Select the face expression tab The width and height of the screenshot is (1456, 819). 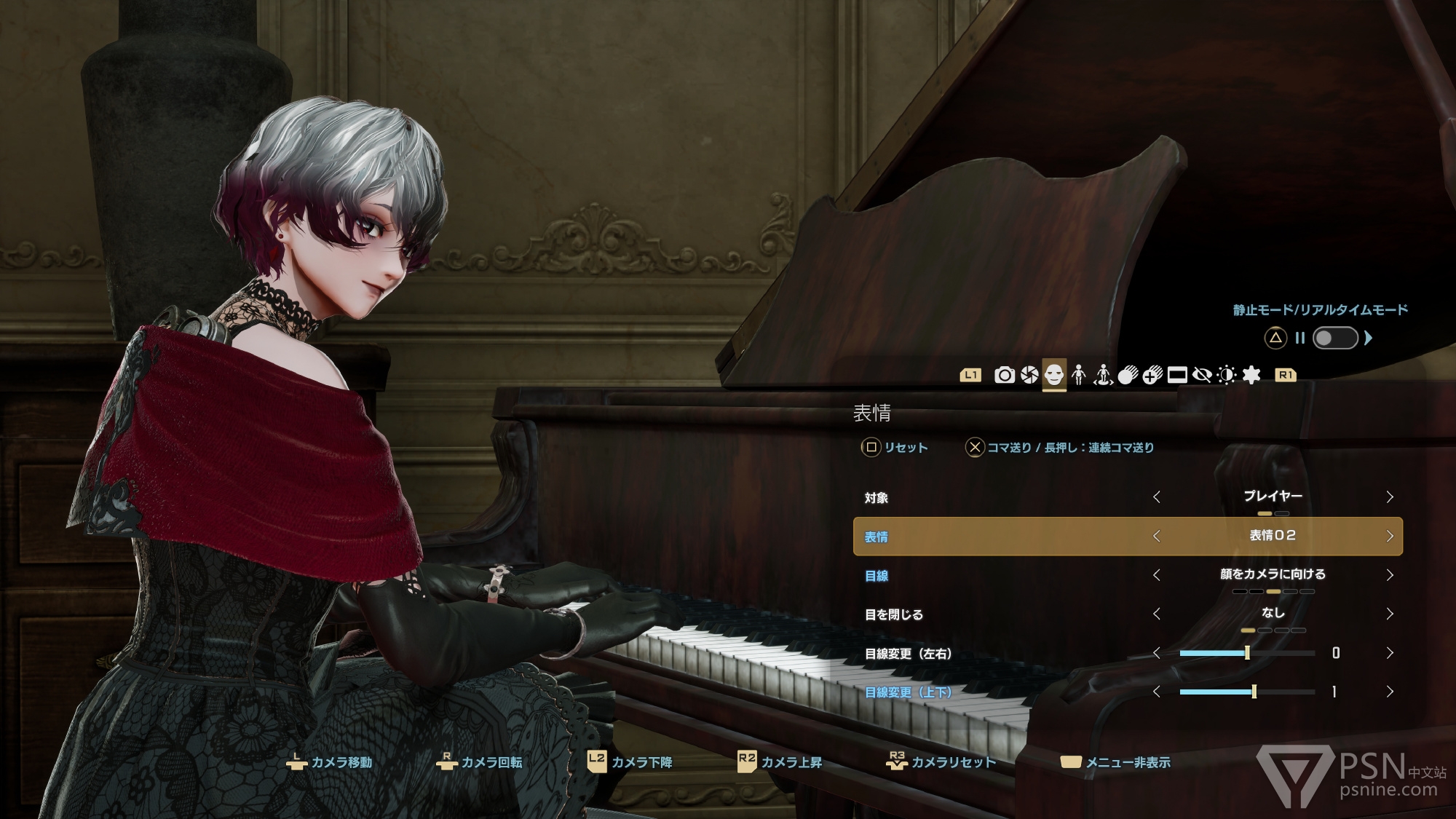coord(1053,375)
